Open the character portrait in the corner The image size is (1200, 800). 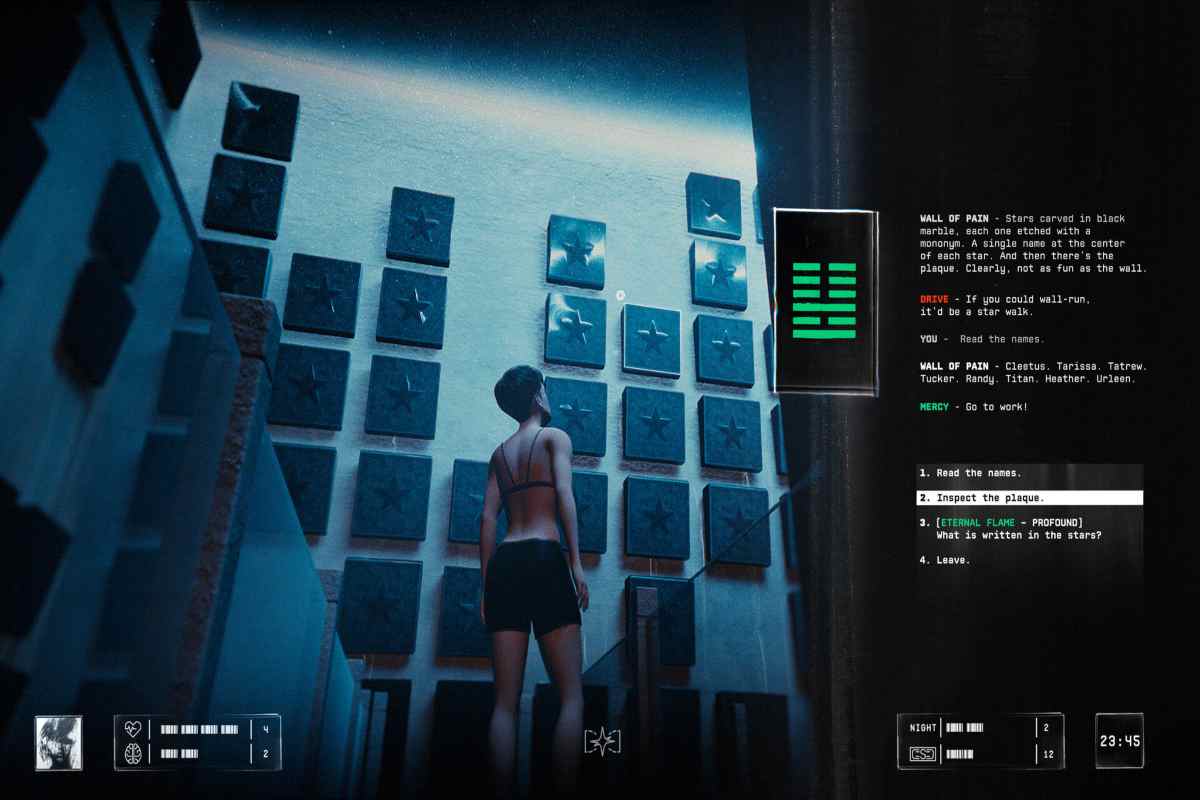tap(59, 742)
